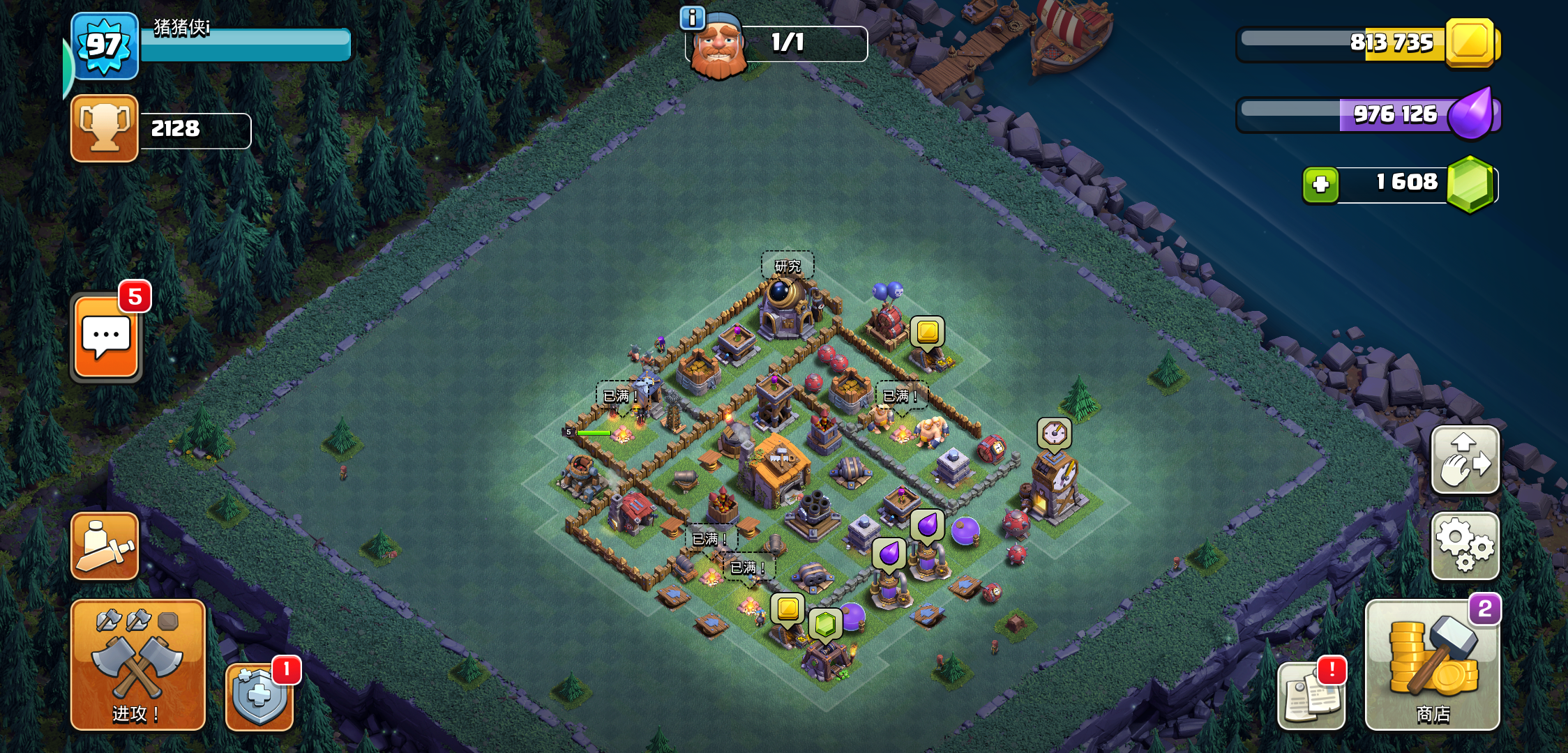
Task: Open the layout editor hand button
Action: click(1465, 460)
